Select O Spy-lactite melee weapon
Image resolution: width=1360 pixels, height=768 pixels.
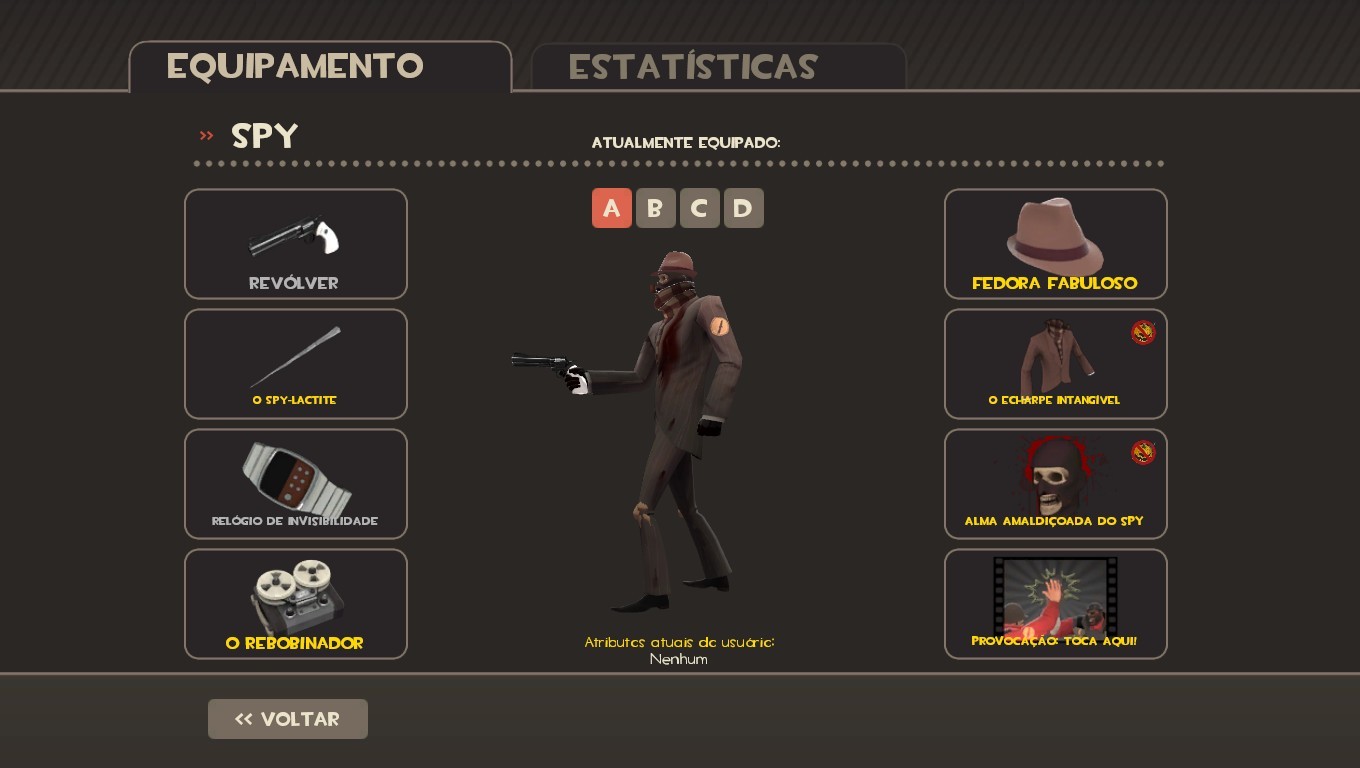point(295,363)
